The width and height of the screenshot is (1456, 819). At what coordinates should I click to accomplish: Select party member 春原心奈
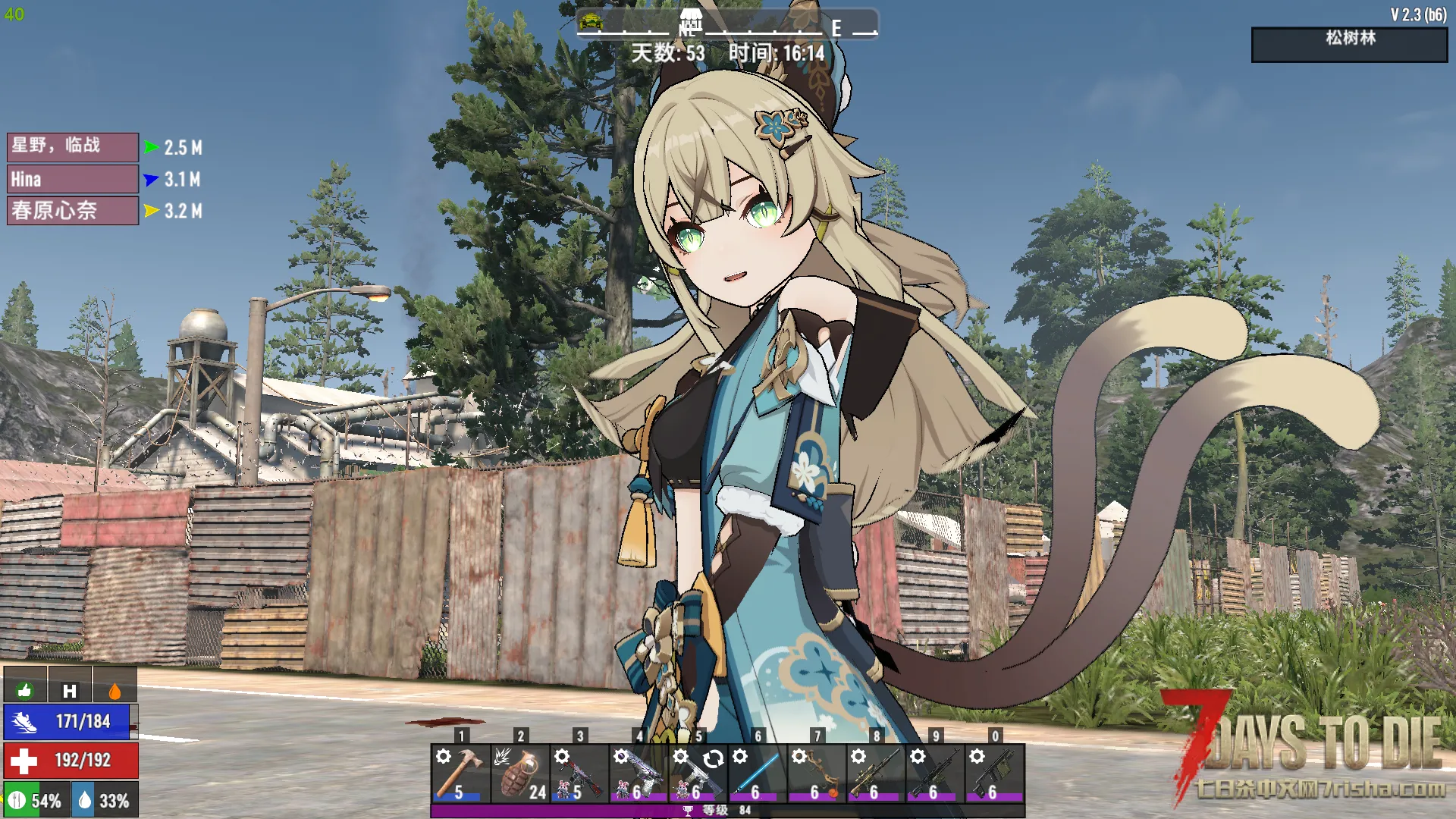coord(73,211)
